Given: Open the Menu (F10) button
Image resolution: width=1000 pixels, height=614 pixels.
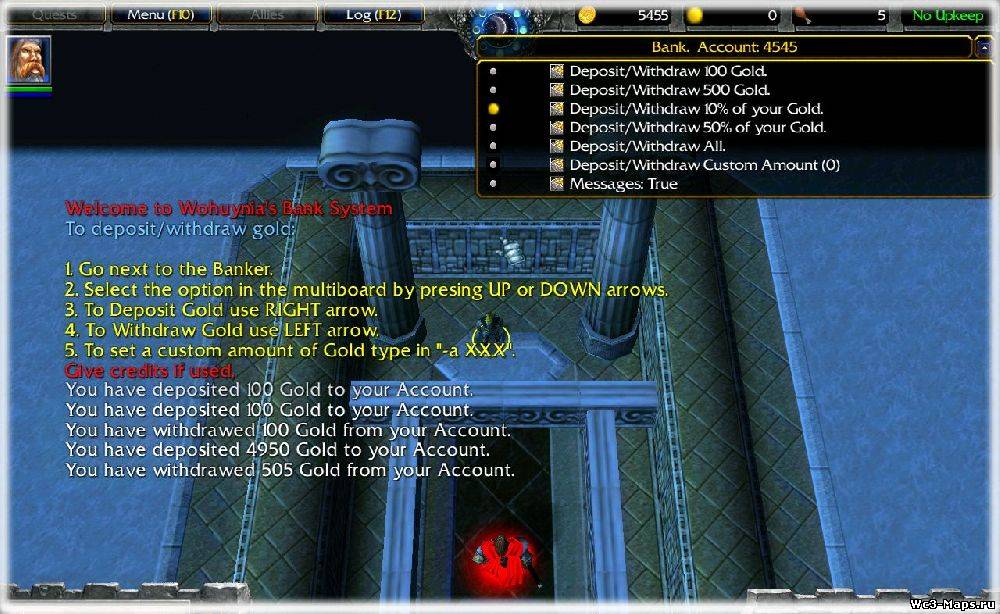Looking at the screenshot, I should click(158, 15).
